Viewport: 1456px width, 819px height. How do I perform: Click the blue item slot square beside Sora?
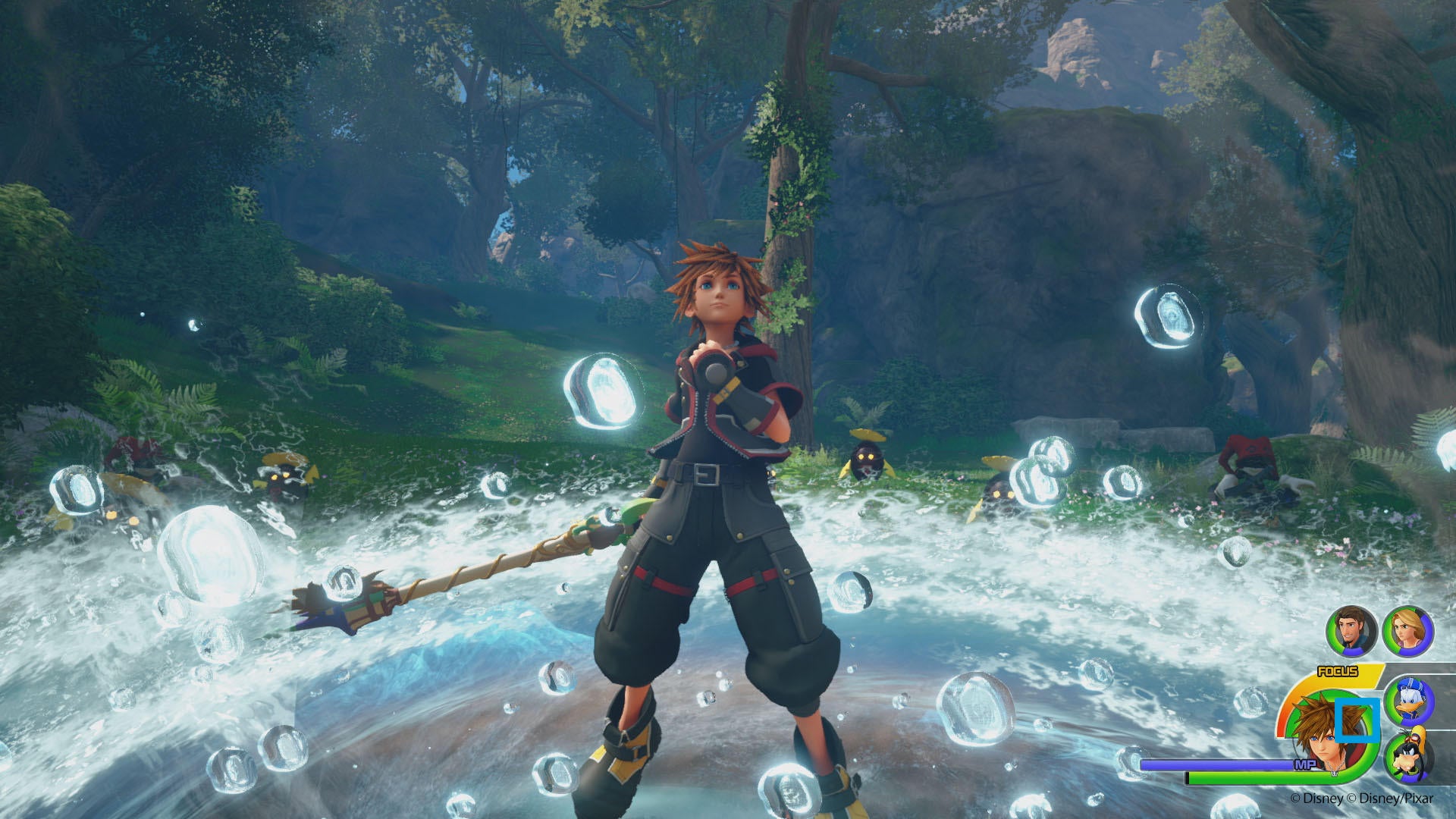click(x=1357, y=720)
